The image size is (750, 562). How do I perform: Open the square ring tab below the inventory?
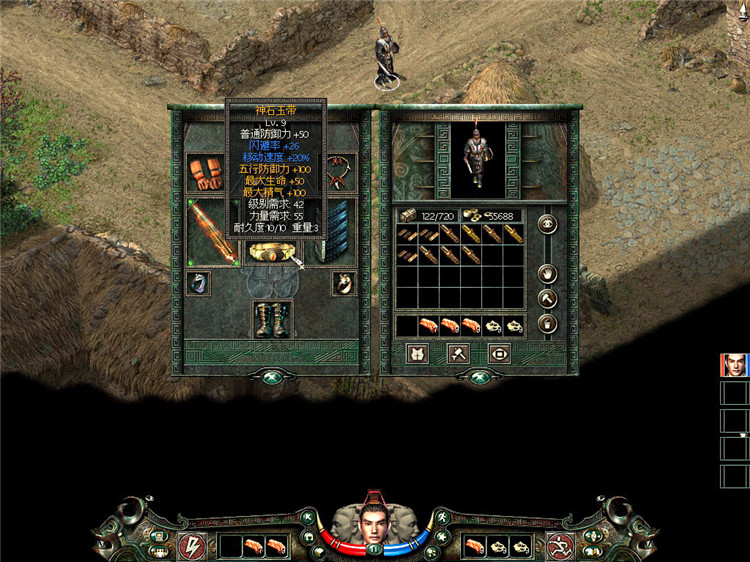pos(499,353)
